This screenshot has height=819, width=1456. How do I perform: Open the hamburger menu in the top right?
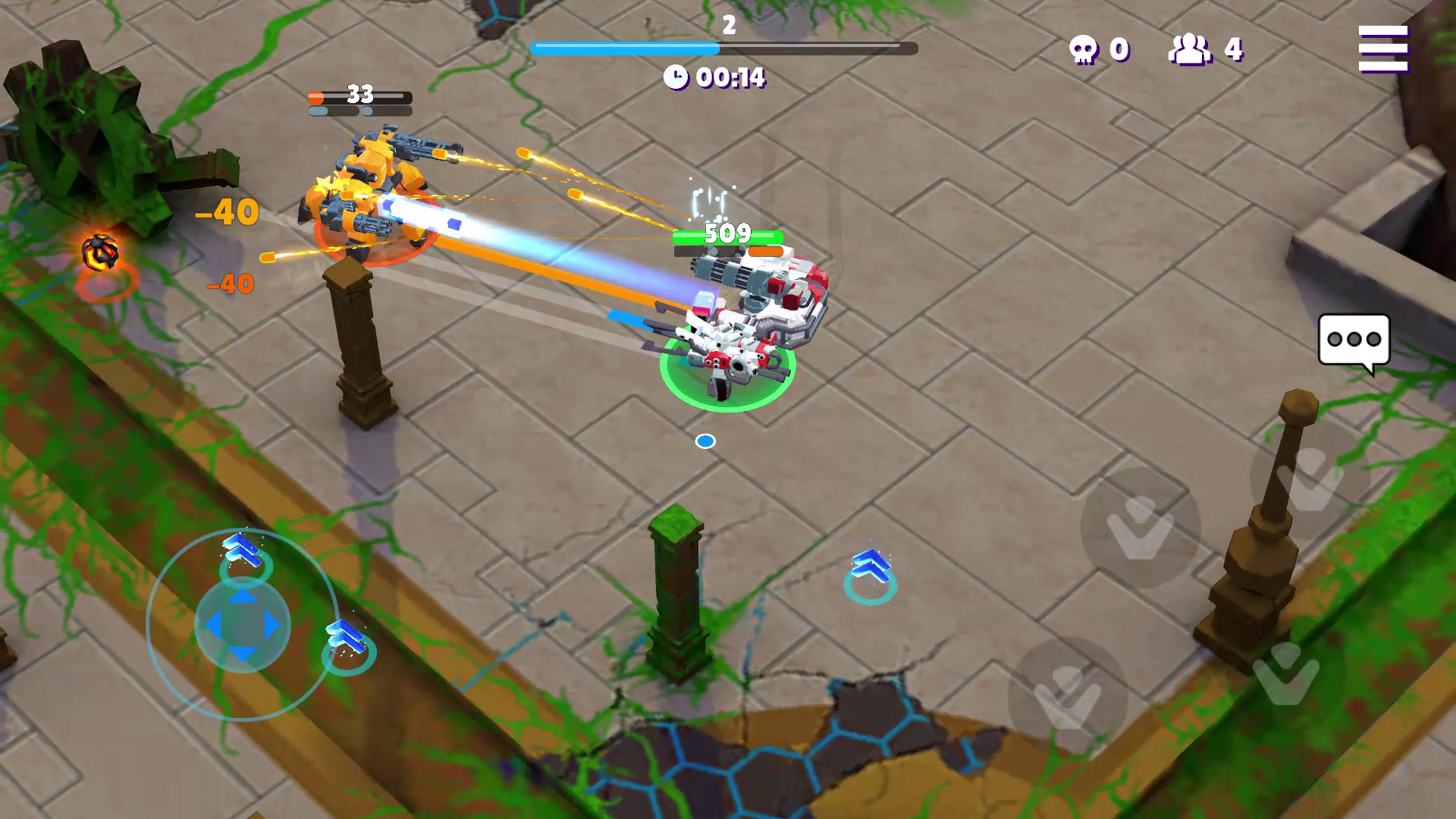click(x=1385, y=51)
